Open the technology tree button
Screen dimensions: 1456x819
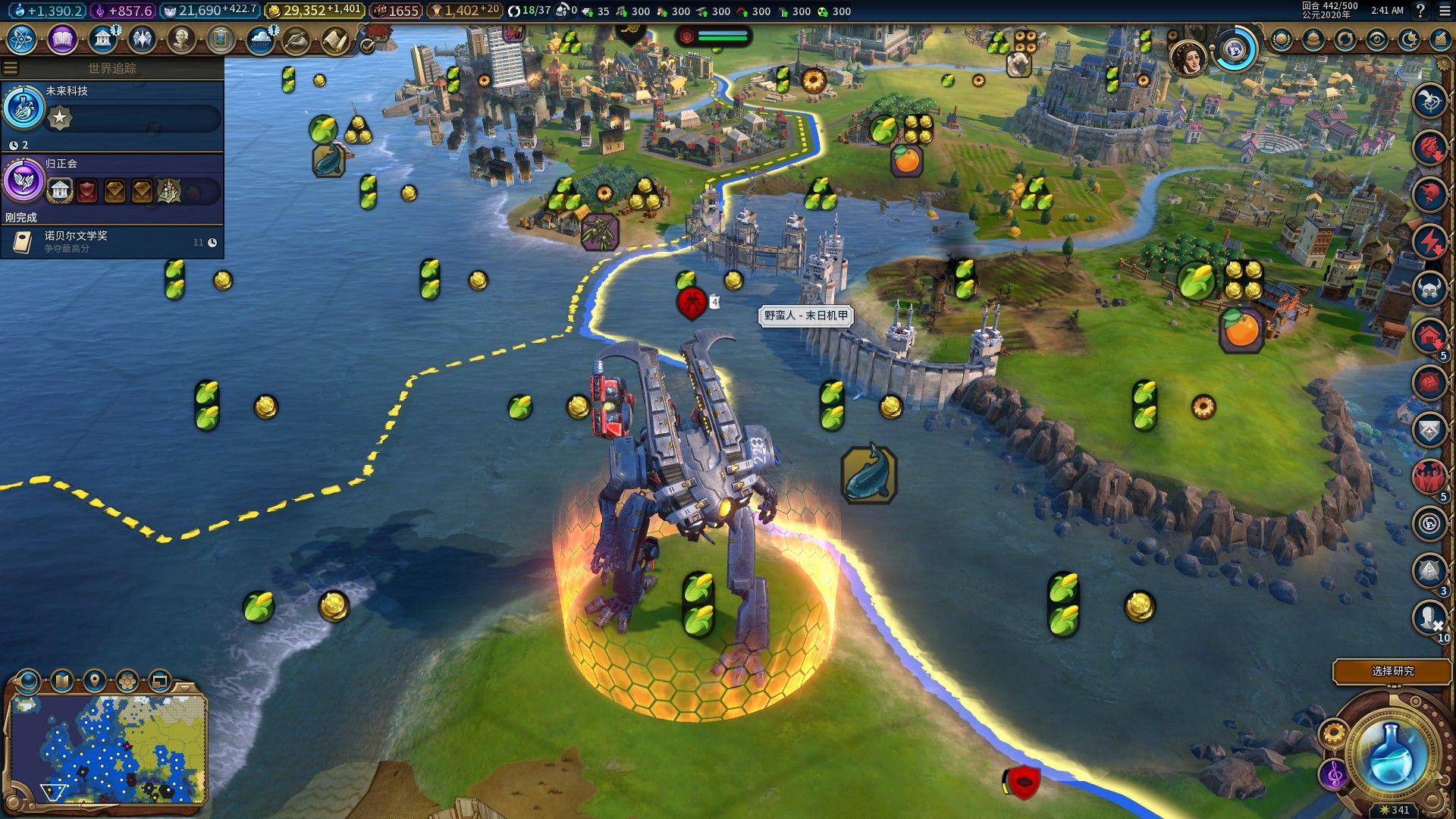pos(22,39)
